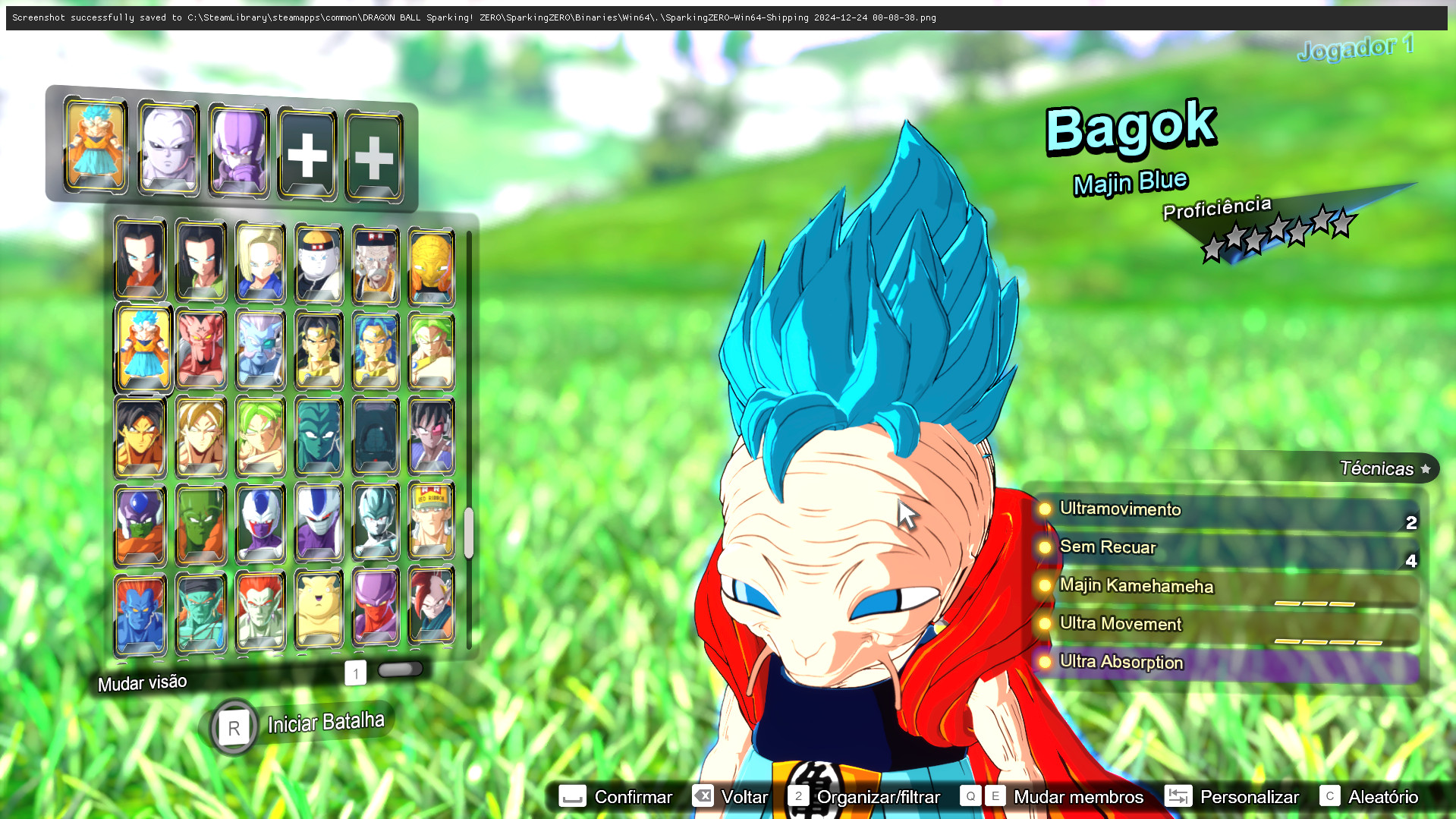Click the 2 key icon for Organizar/filtrar
Image resolution: width=1456 pixels, height=819 pixels.
[x=798, y=796]
